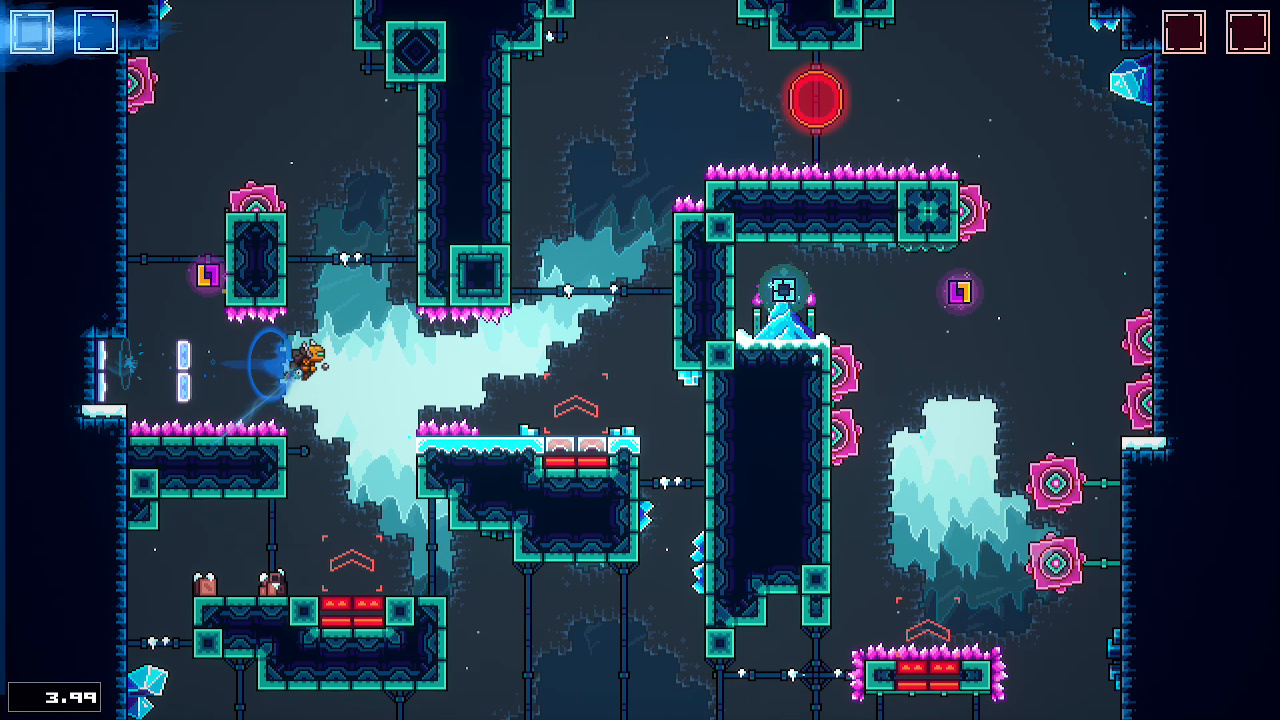The width and height of the screenshot is (1280, 720).
Task: Select the filled blue dash slot icon
Action: coord(33,31)
